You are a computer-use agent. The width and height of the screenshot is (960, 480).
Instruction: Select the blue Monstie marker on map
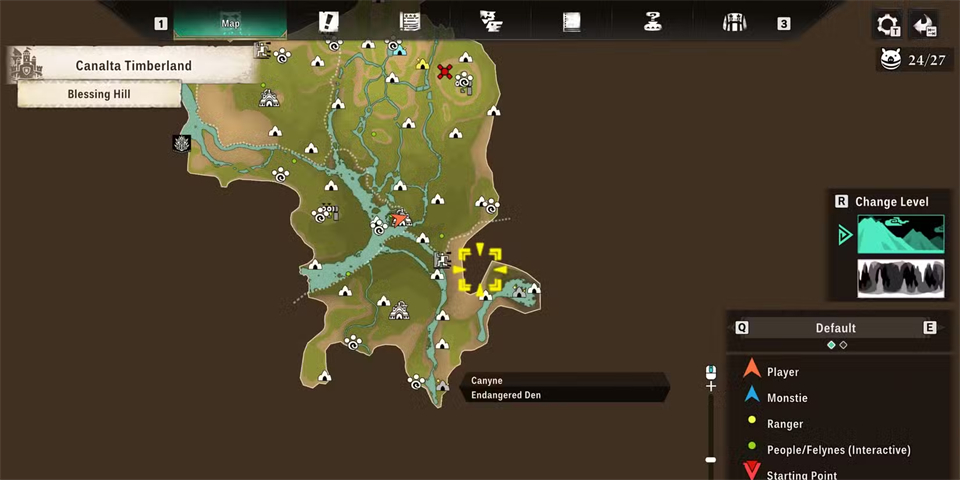click(x=399, y=49)
